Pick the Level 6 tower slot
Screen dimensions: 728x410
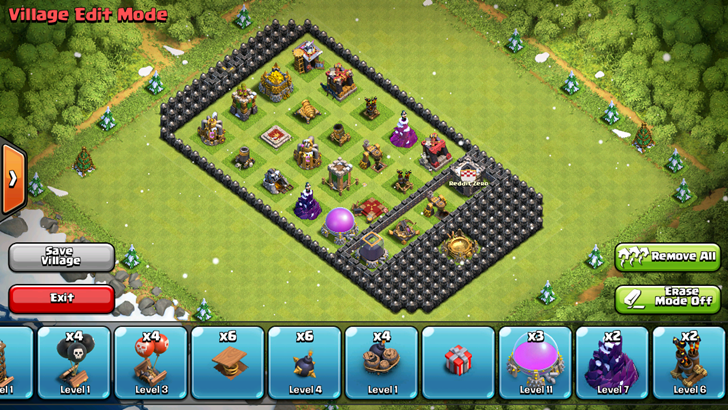click(x=689, y=363)
